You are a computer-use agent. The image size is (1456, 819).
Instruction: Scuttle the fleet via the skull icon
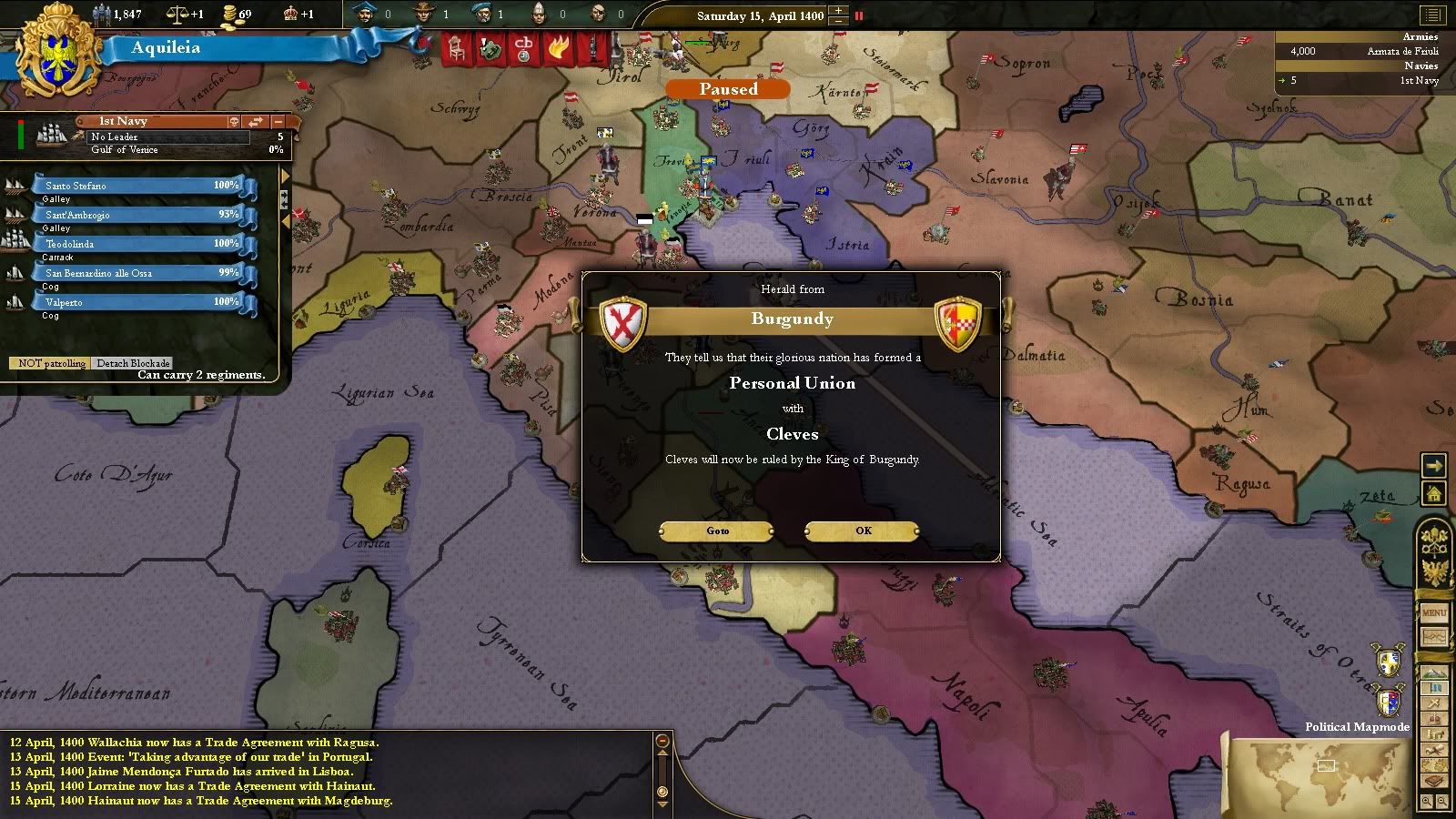(x=234, y=121)
